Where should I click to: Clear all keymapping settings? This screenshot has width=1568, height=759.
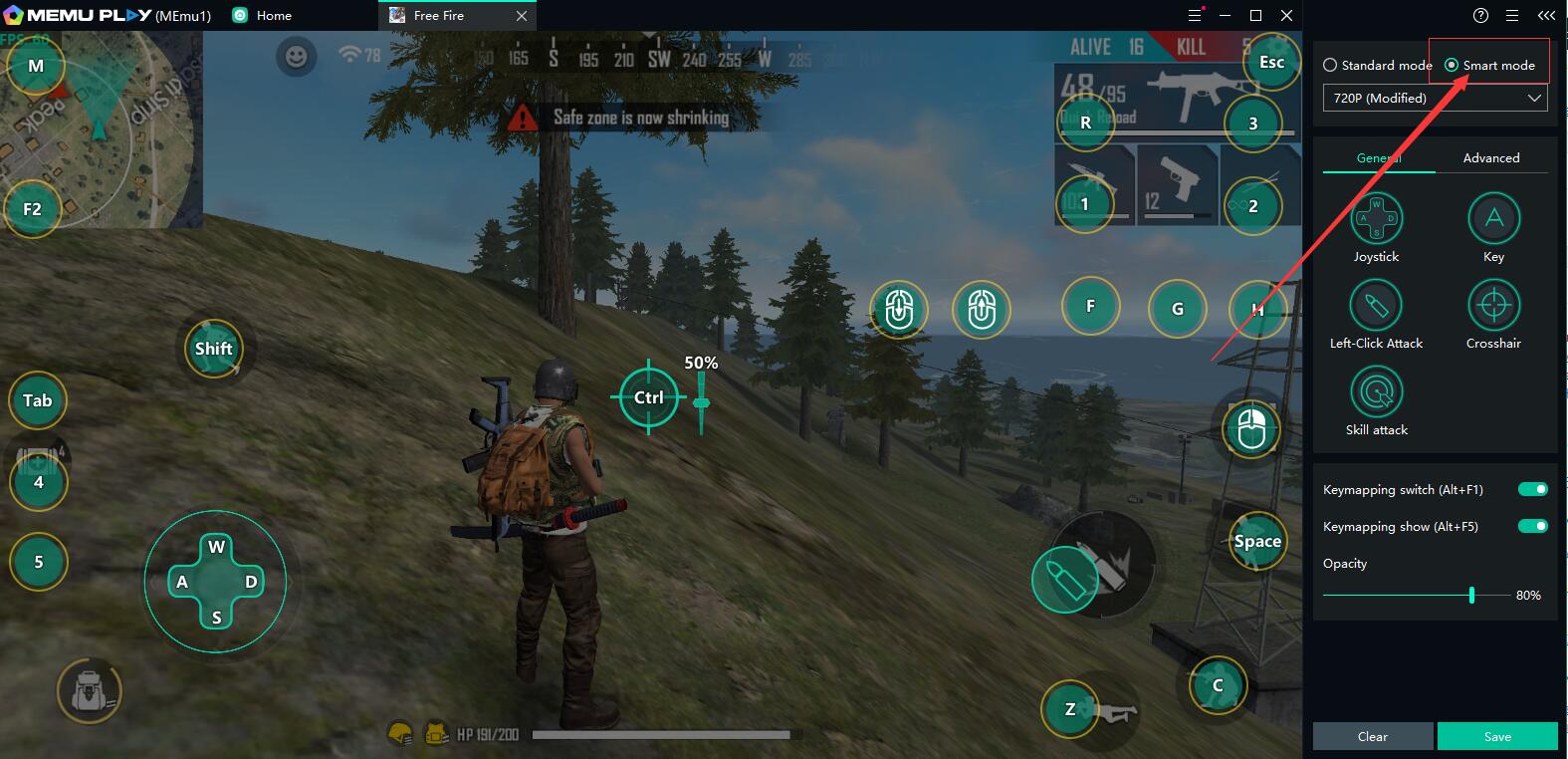1372,736
